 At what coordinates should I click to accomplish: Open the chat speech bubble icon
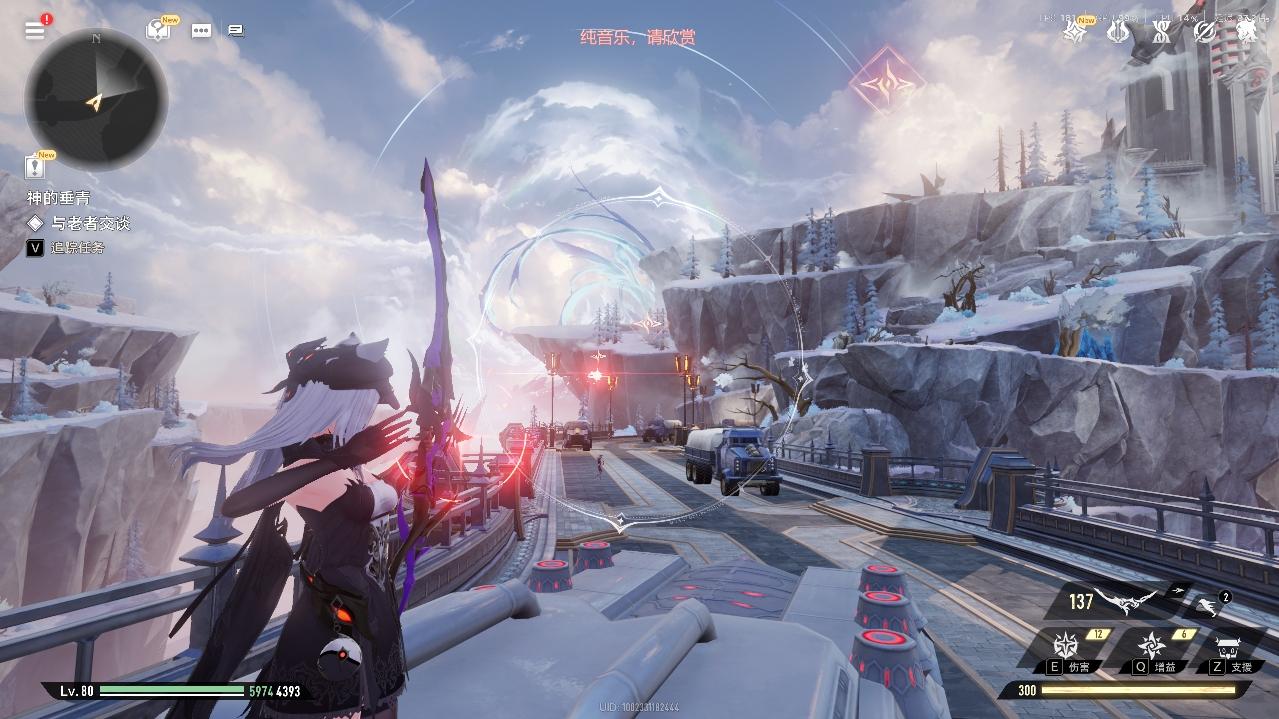point(201,30)
